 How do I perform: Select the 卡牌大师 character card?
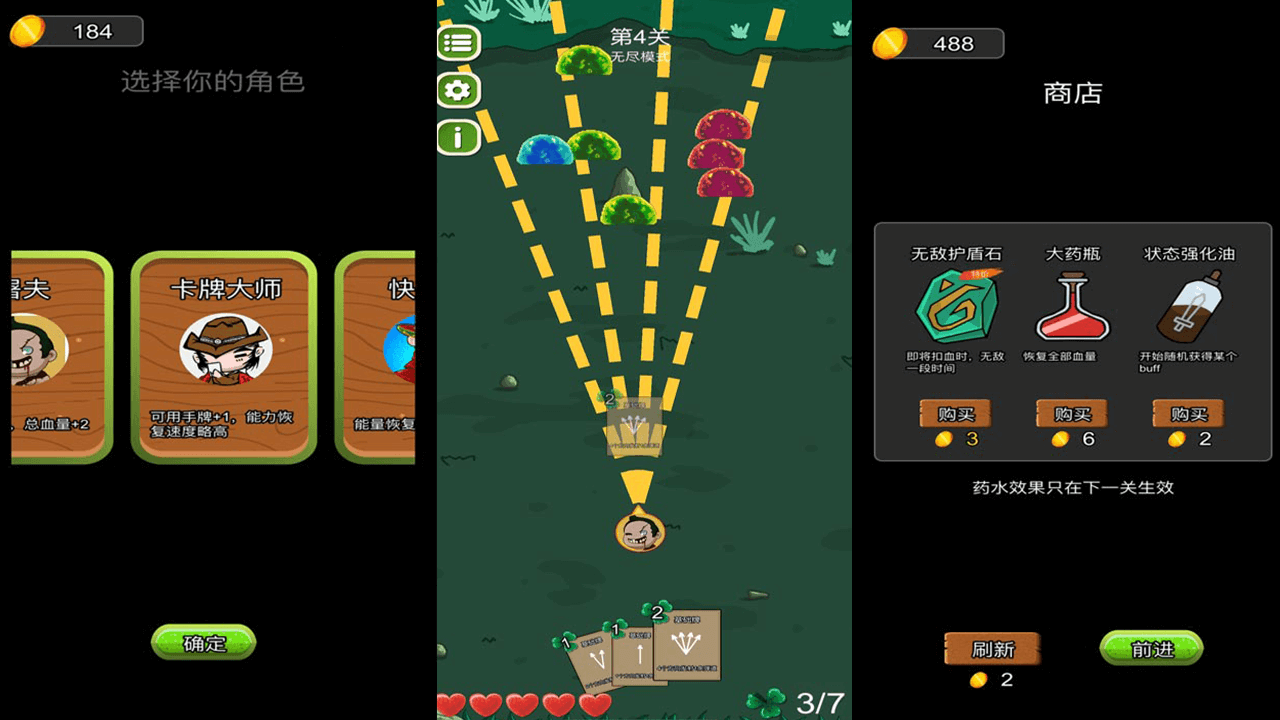(x=224, y=357)
